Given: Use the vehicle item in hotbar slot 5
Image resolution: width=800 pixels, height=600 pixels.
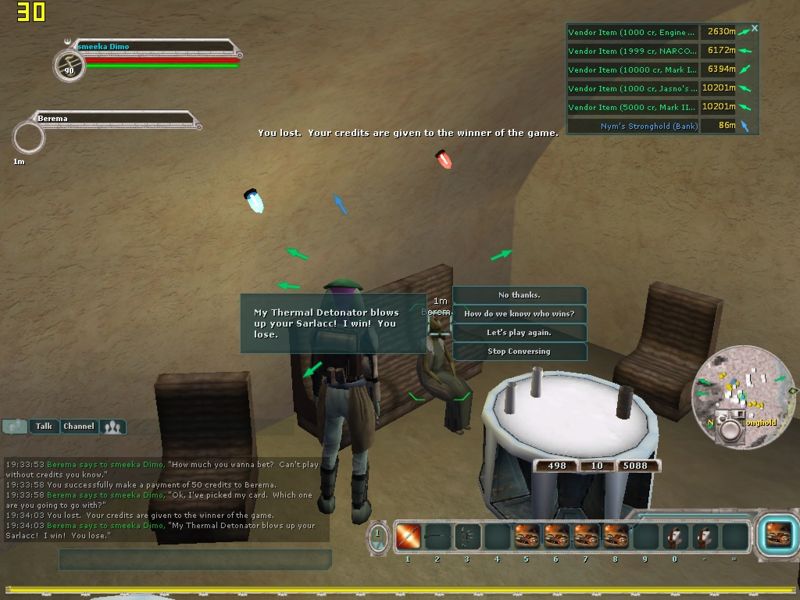Looking at the screenshot, I should coord(527,537).
